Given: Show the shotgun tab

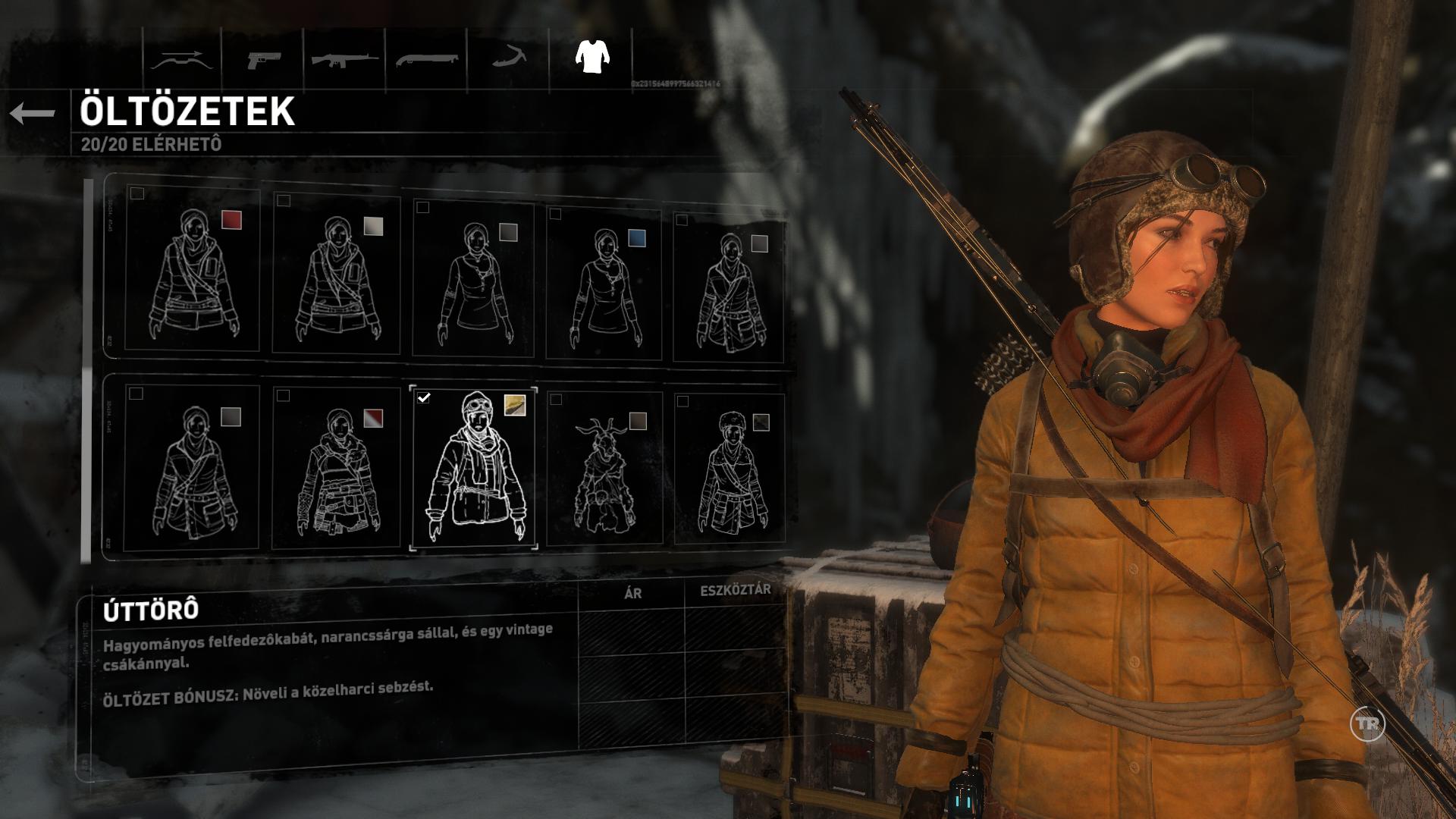Looking at the screenshot, I should pyautogui.click(x=427, y=60).
